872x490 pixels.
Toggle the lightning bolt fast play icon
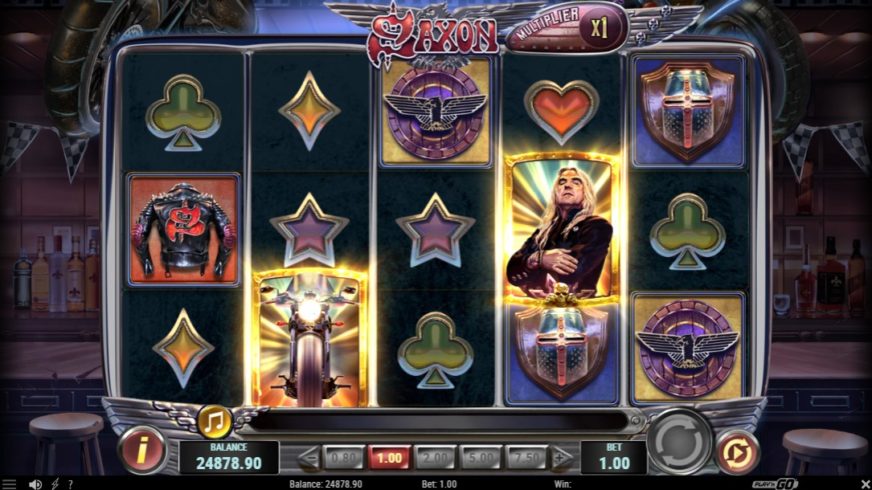54,484
